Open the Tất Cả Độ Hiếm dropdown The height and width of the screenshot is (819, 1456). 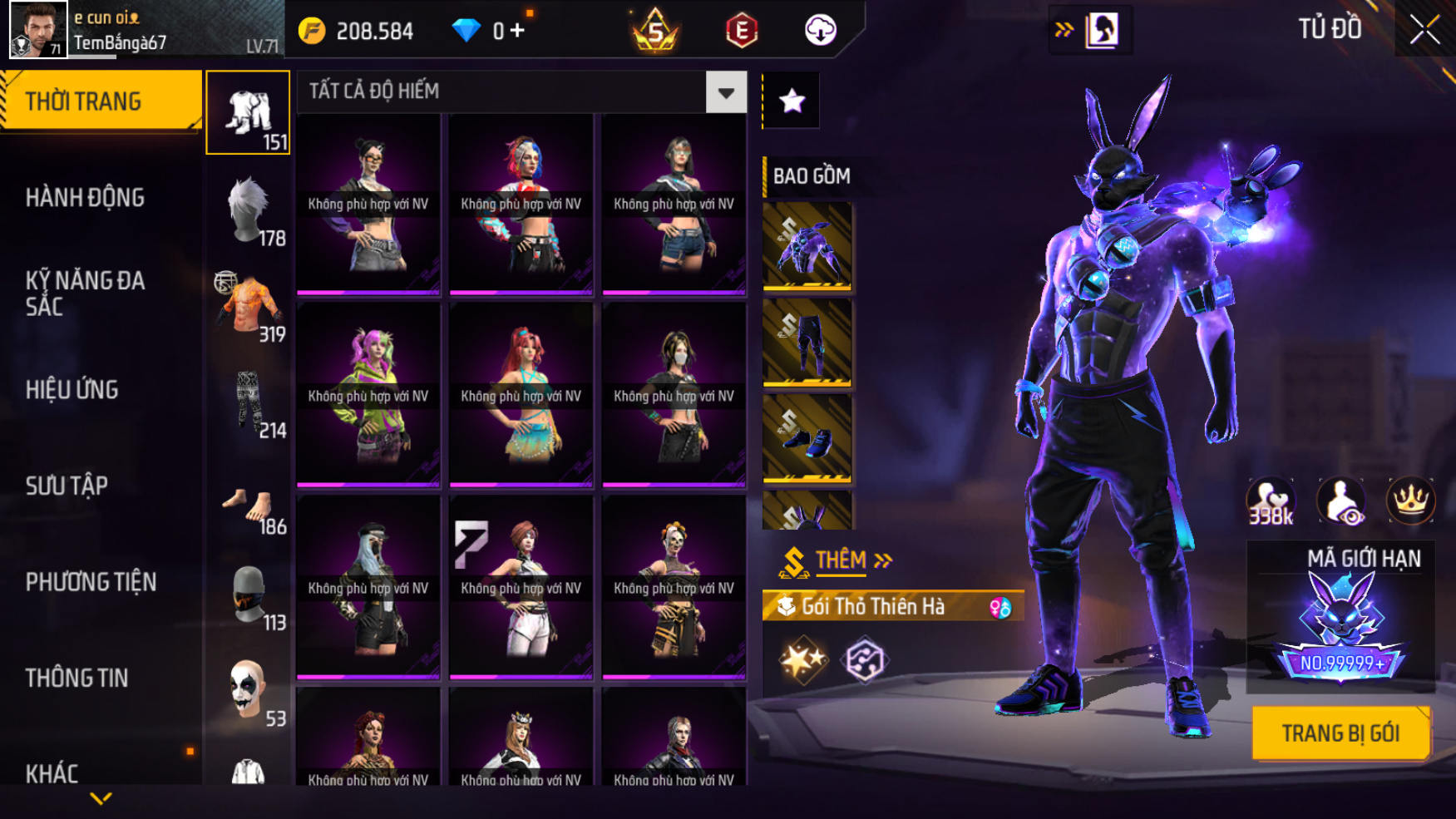726,92
